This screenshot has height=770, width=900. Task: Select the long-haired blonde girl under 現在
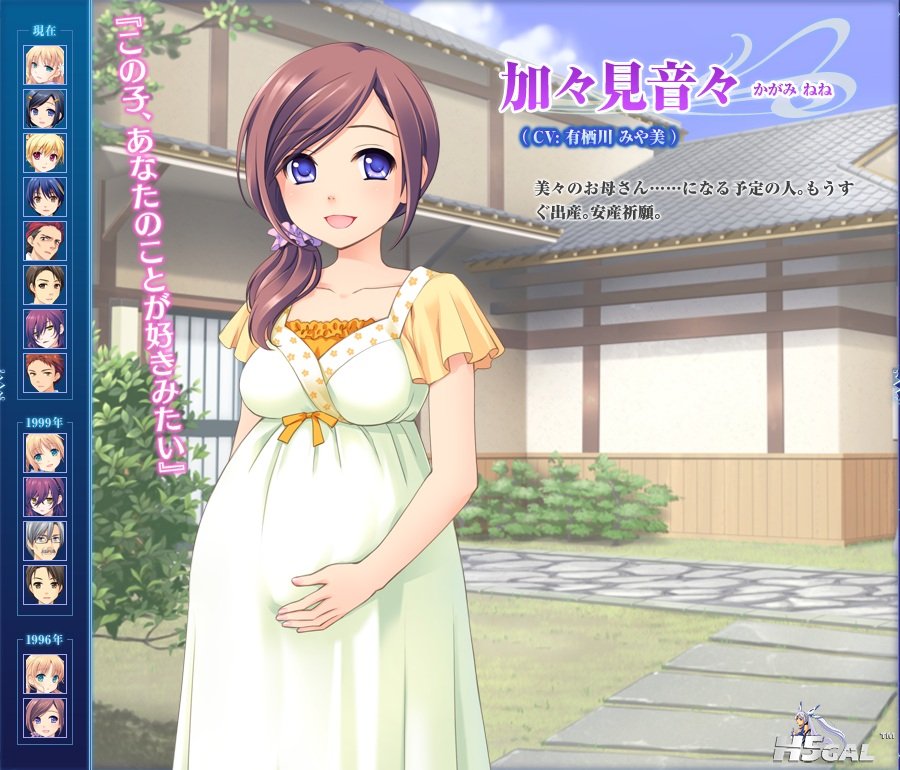45,65
